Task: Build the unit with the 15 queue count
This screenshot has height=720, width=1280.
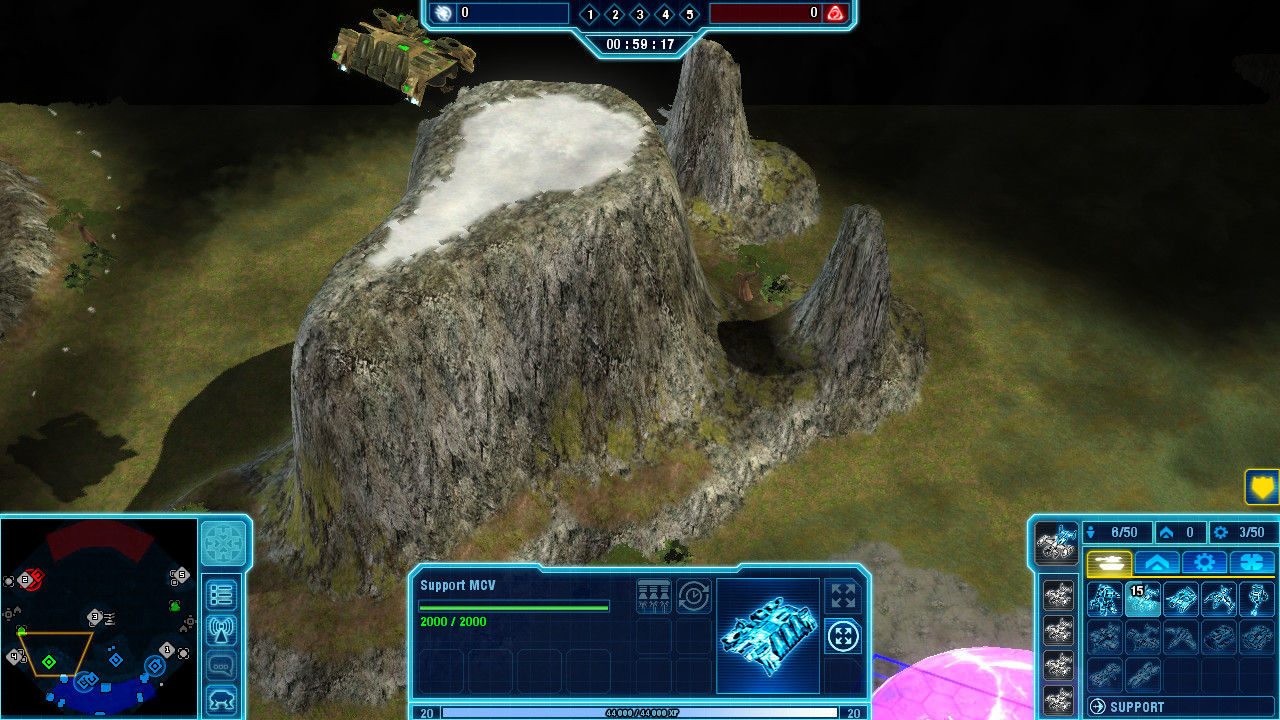Action: (x=1143, y=599)
